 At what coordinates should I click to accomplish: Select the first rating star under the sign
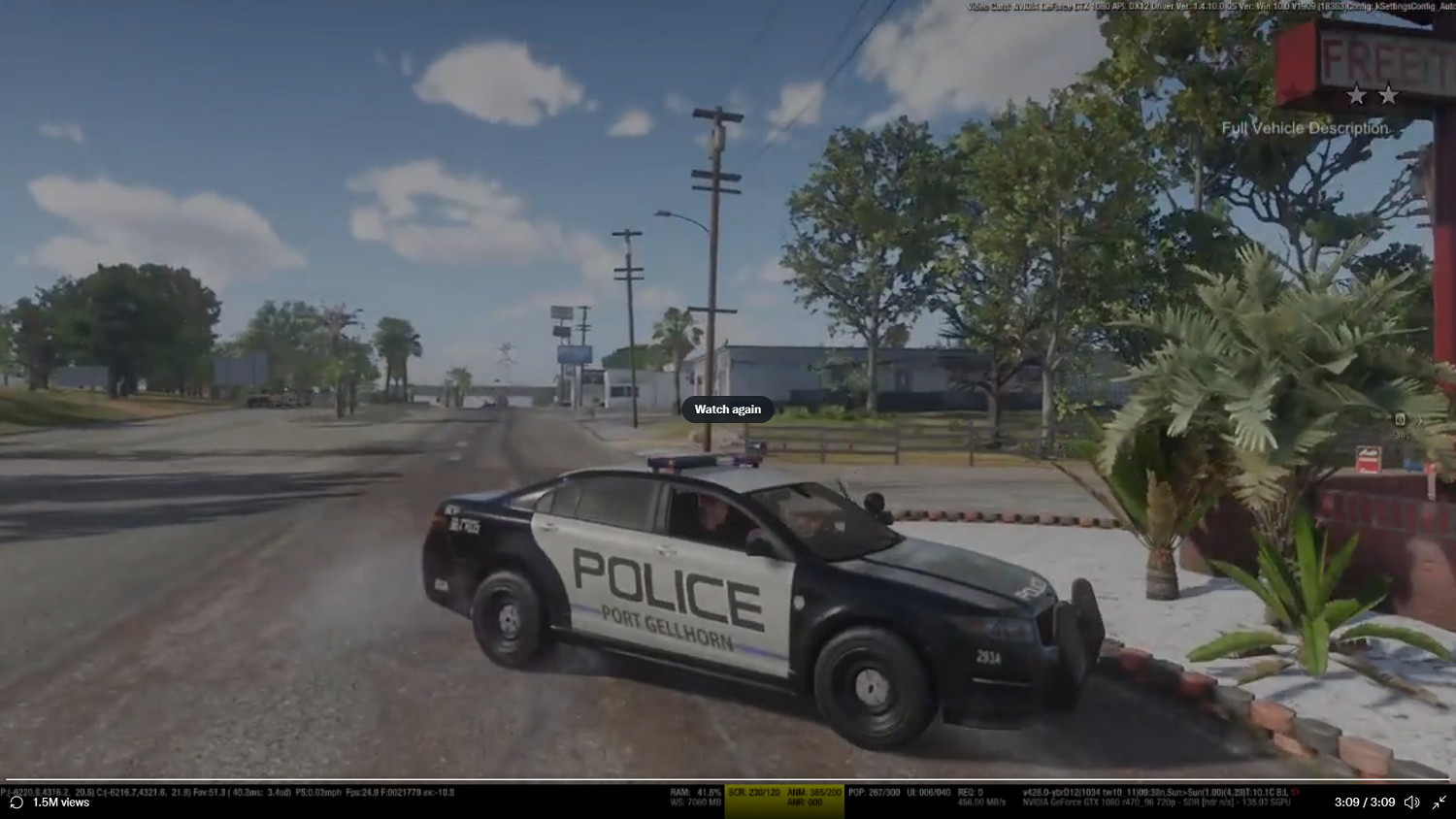coord(1356,95)
